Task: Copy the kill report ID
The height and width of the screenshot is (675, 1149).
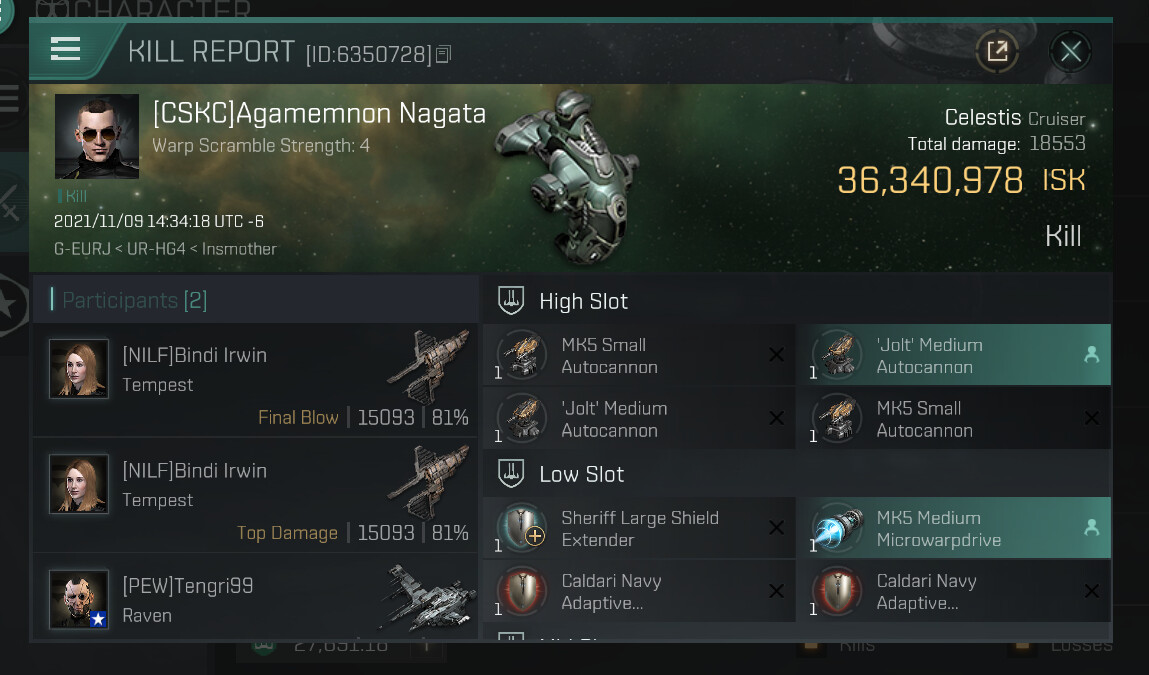Action: pos(444,54)
